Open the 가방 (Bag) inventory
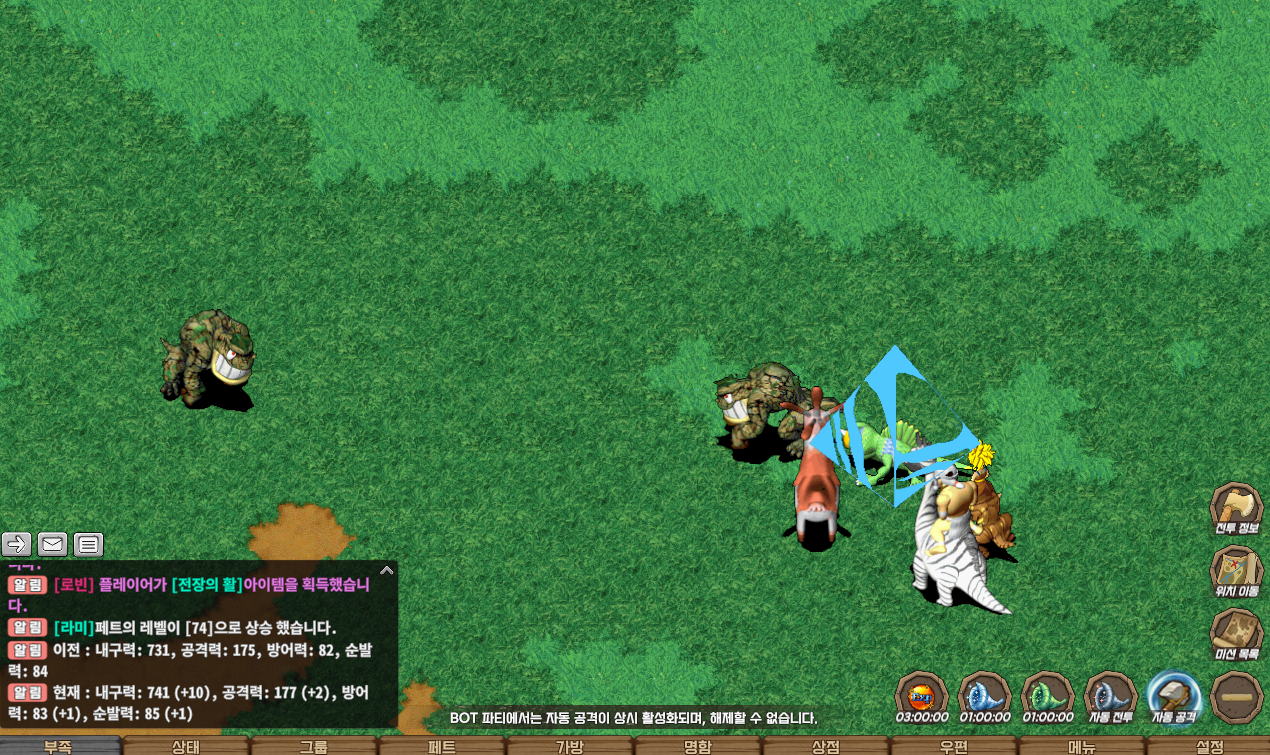This screenshot has width=1270, height=755. point(569,746)
